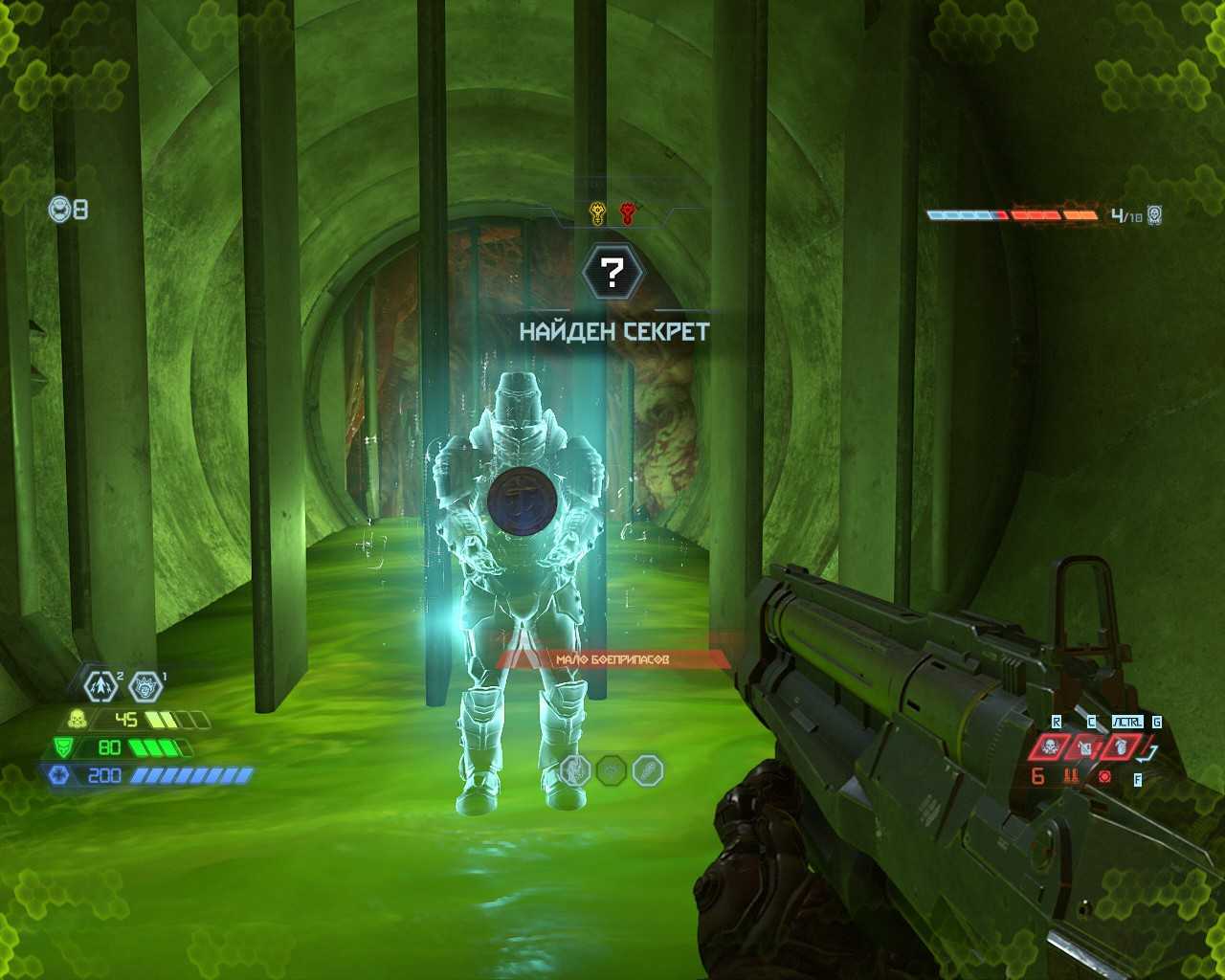Click the green armor shield icon
The height and width of the screenshot is (980, 1225).
click(61, 747)
